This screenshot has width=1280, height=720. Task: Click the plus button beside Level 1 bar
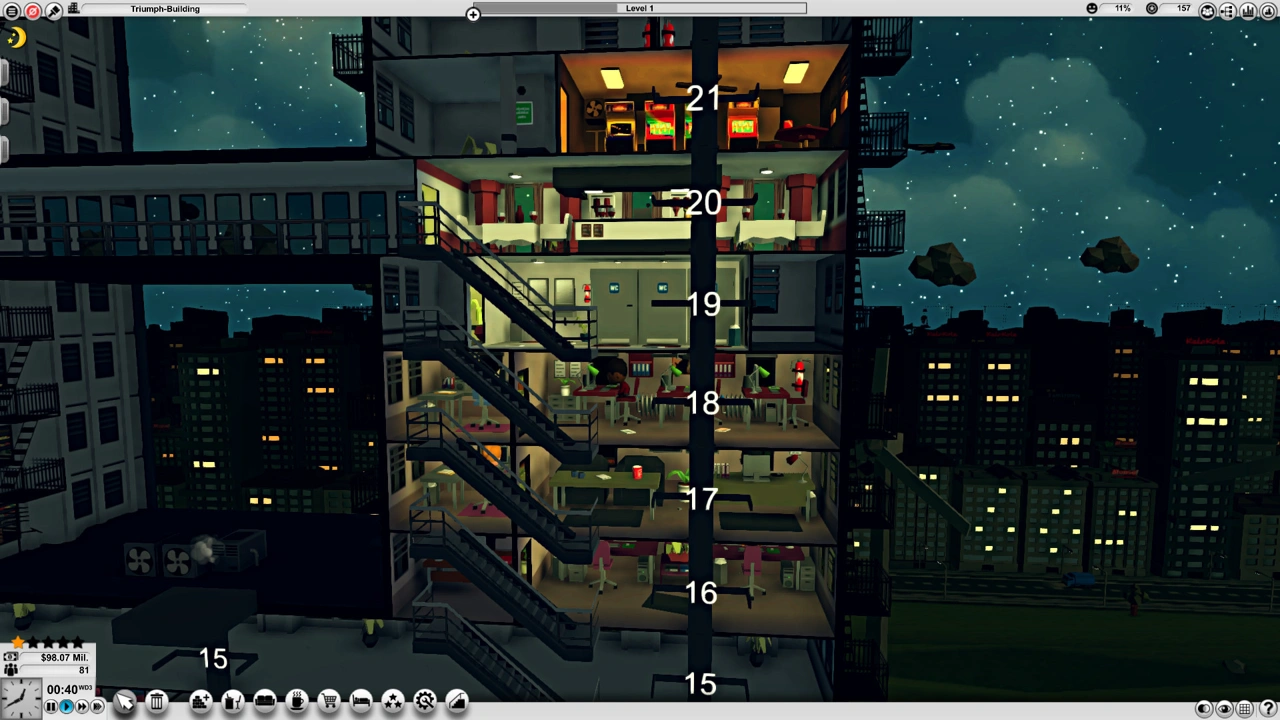[473, 14]
